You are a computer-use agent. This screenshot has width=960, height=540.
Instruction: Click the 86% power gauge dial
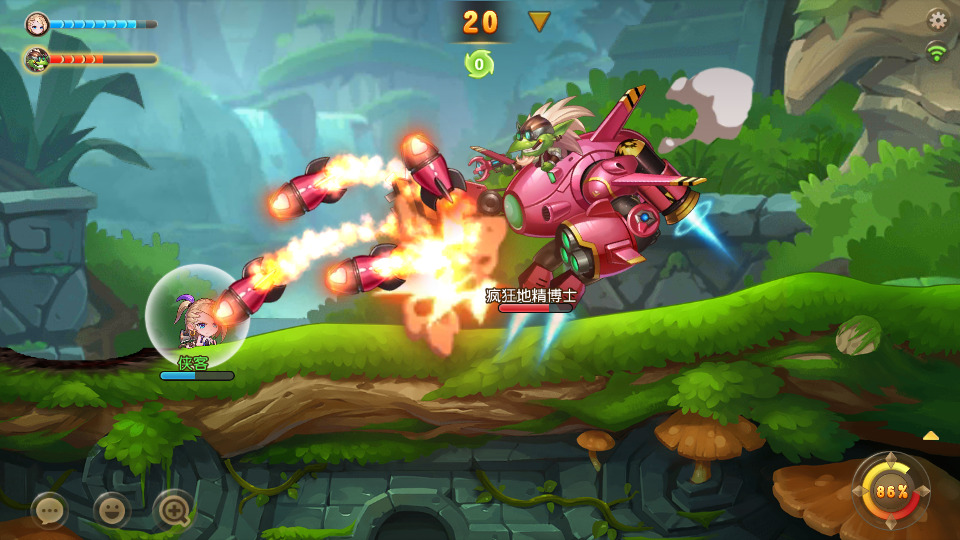891,491
